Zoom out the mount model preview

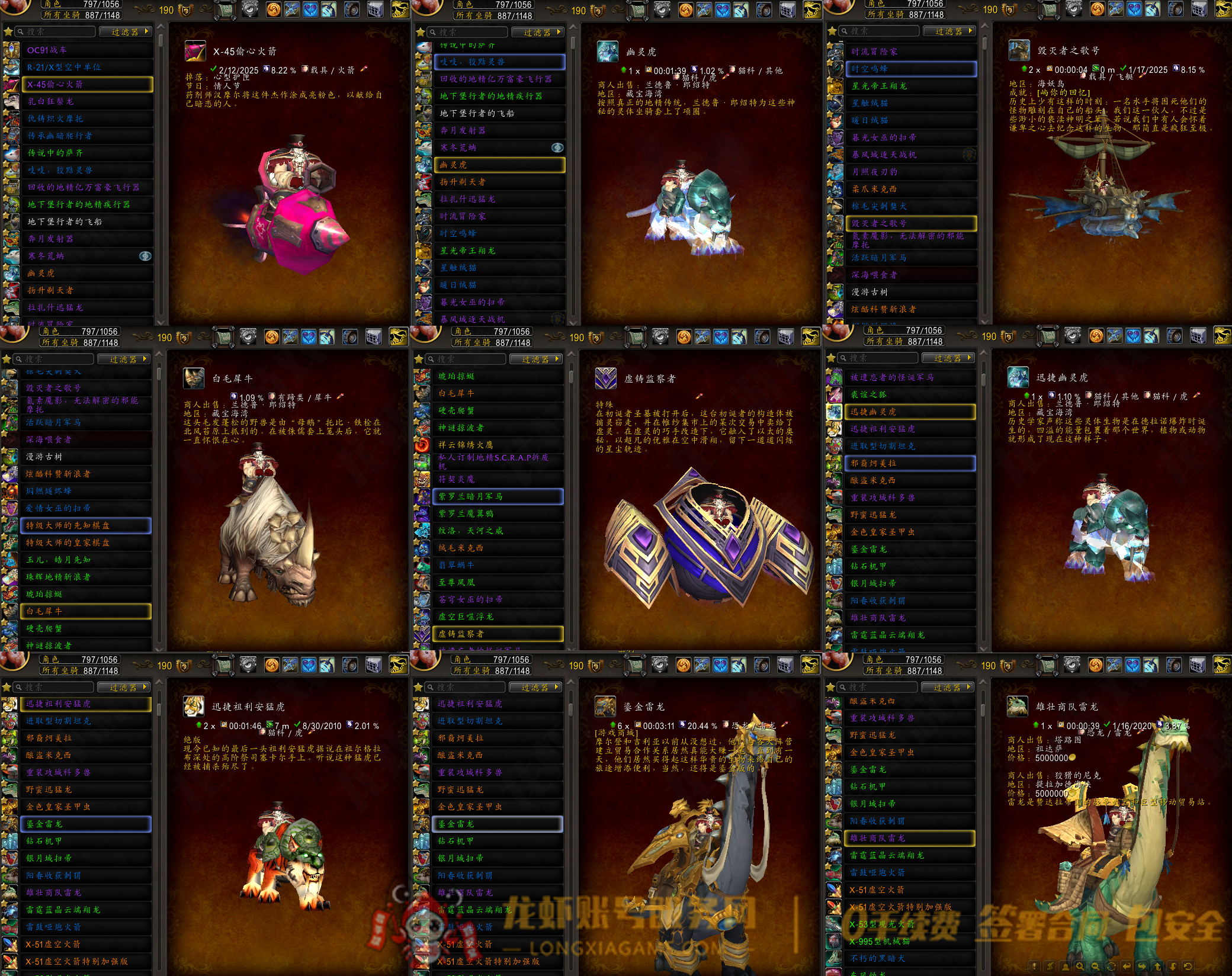click(1095, 966)
